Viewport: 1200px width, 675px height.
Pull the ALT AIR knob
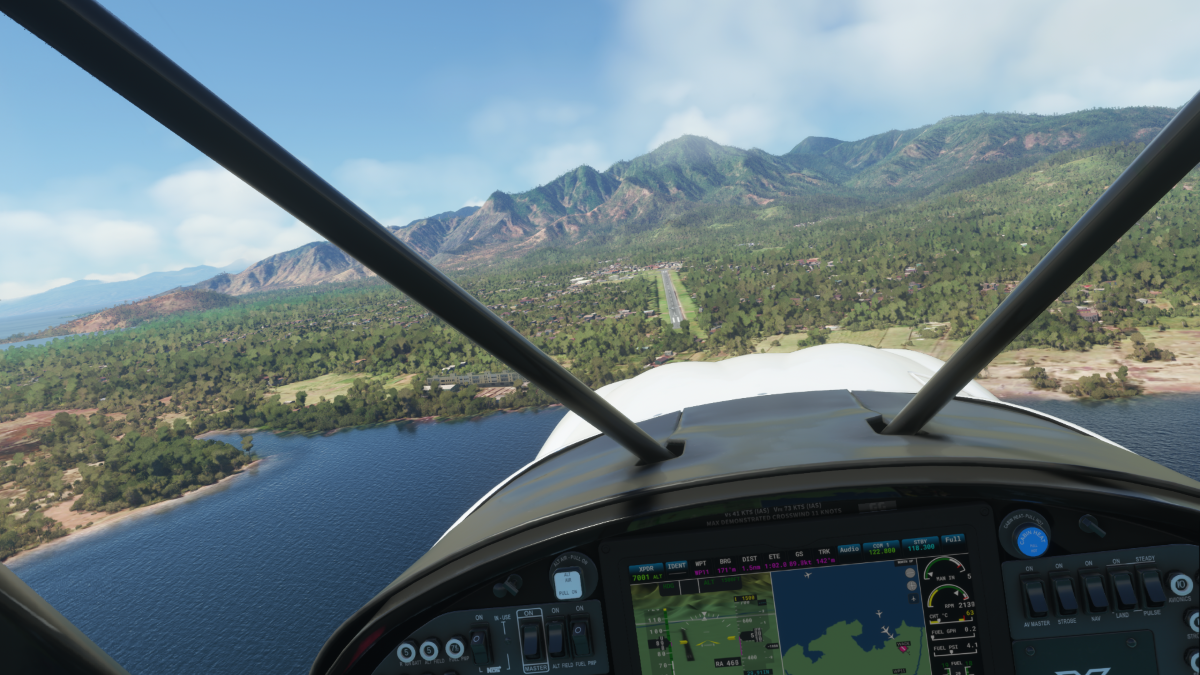point(567,583)
